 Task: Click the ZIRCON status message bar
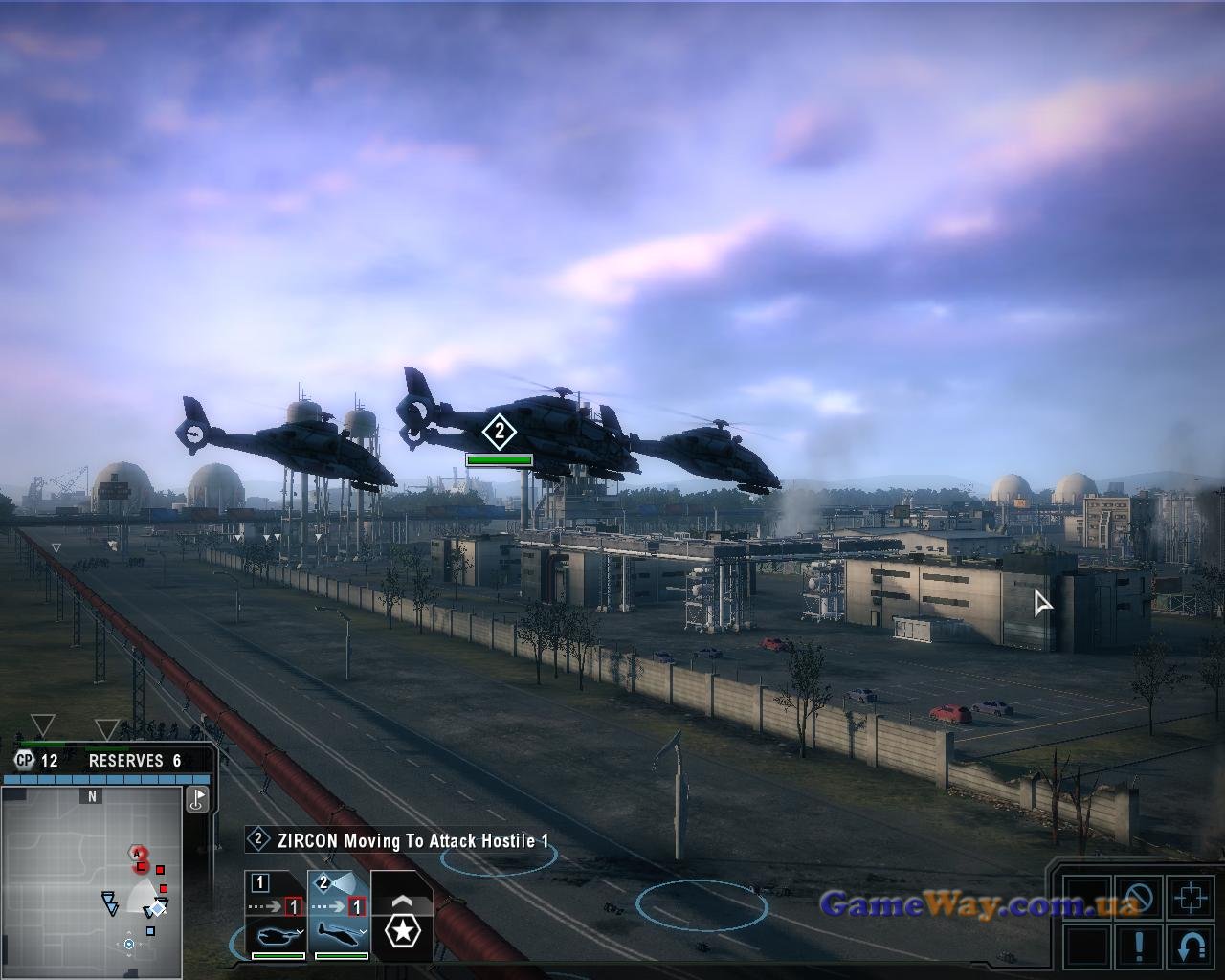click(x=402, y=841)
